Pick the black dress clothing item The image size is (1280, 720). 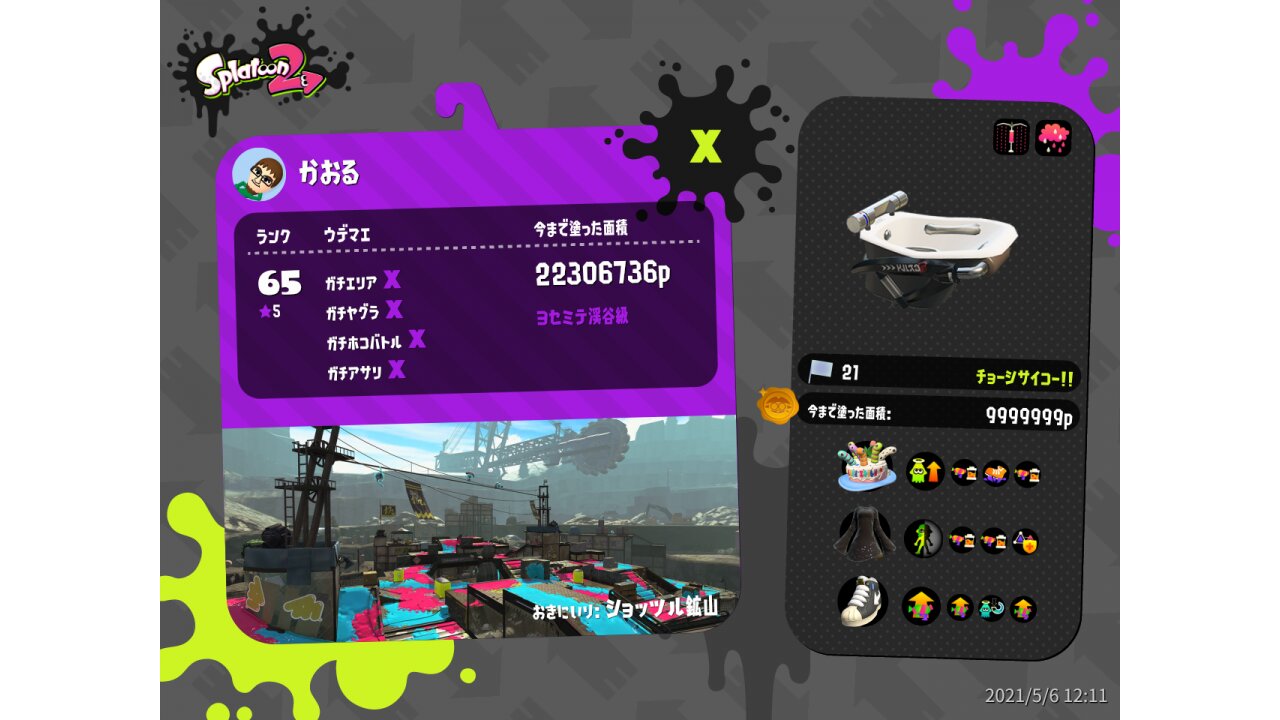pos(864,536)
